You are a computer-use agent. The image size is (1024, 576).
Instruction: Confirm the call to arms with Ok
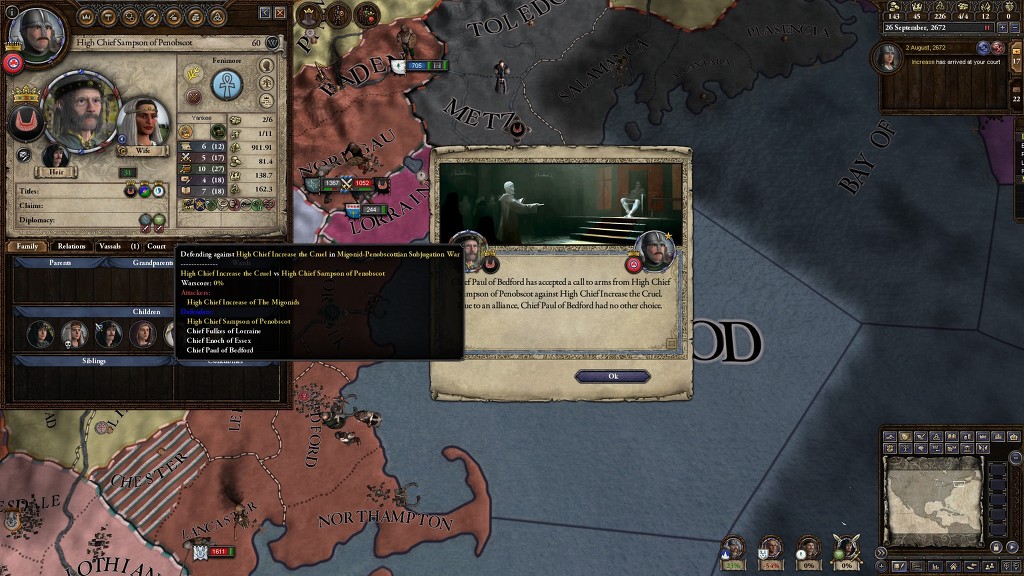[x=612, y=376]
